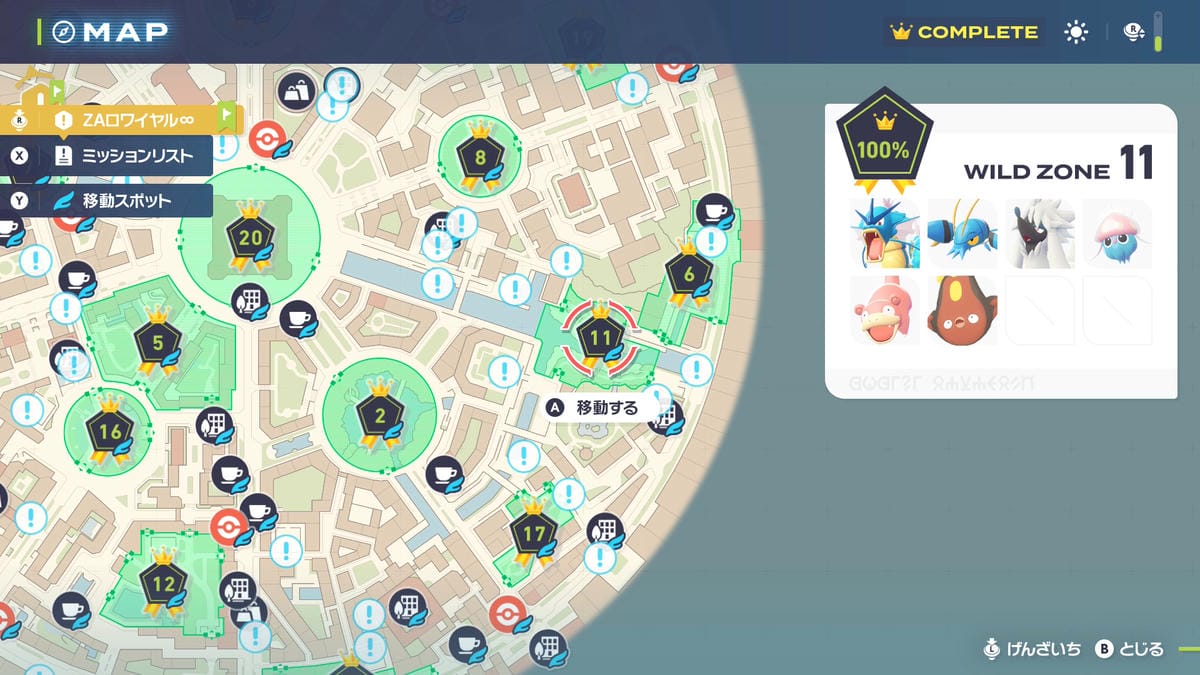Click the COMPLETE crown filter
1200x675 pixels.
click(x=964, y=32)
